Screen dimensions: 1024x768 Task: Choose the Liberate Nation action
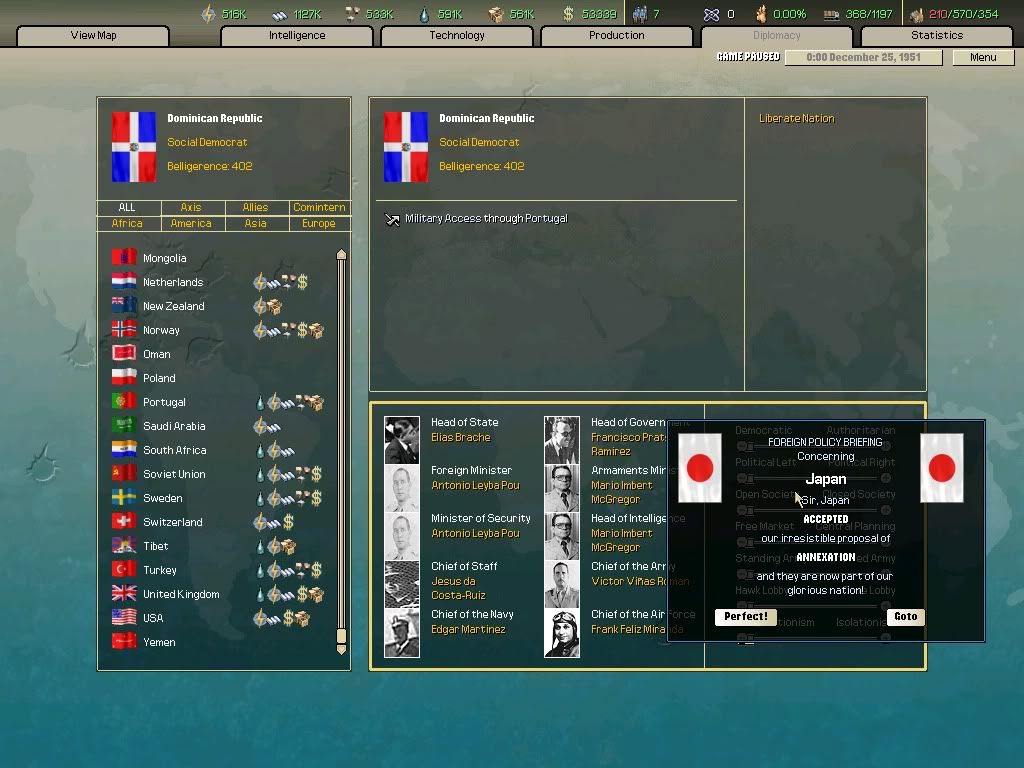(796, 119)
